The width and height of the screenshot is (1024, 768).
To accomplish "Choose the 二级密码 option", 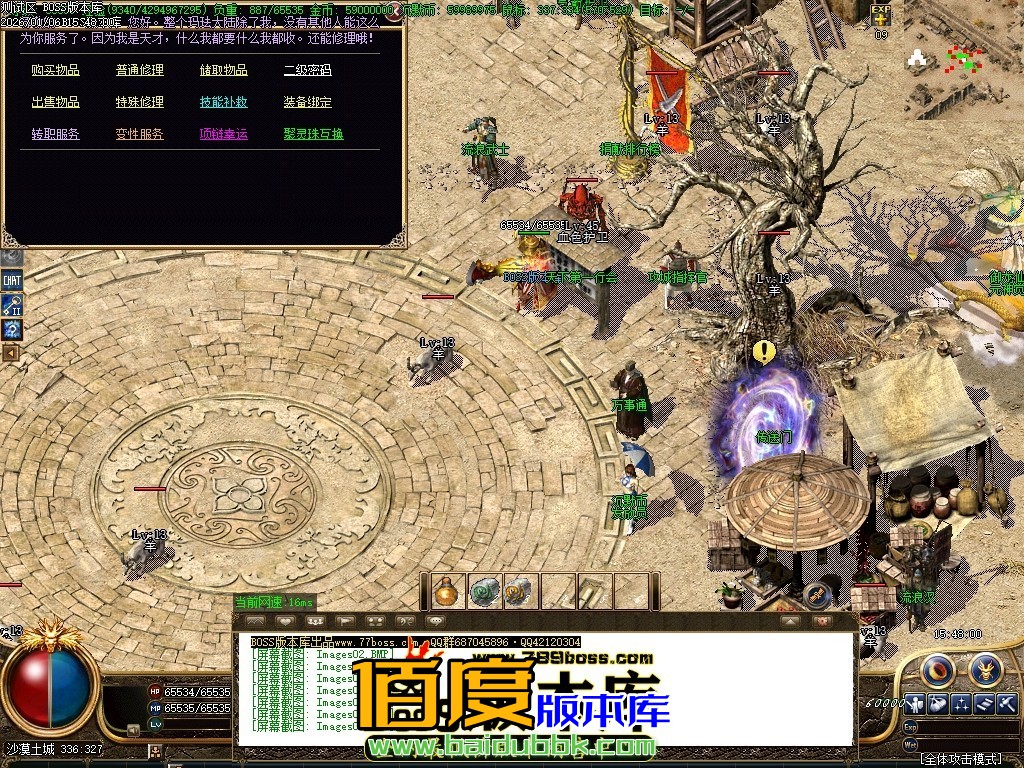I will pos(307,70).
